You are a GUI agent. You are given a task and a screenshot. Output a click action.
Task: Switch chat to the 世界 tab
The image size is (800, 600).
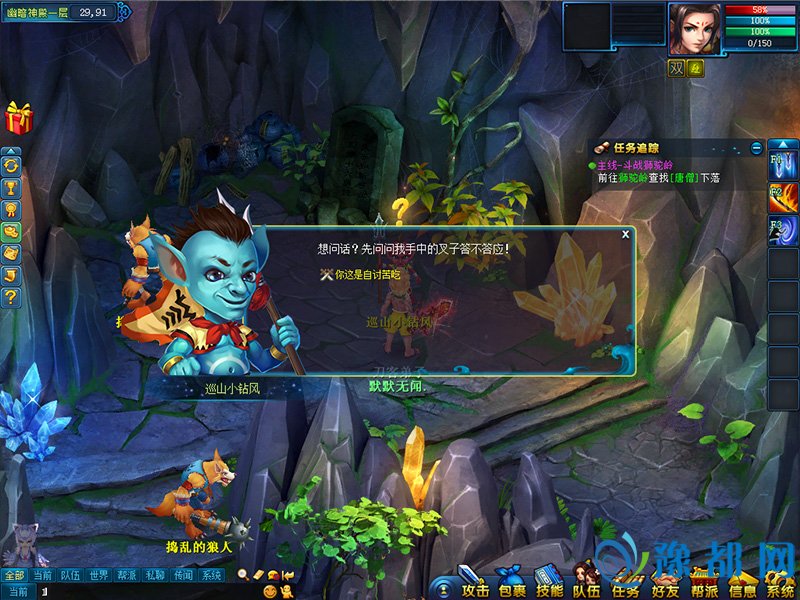point(98,575)
